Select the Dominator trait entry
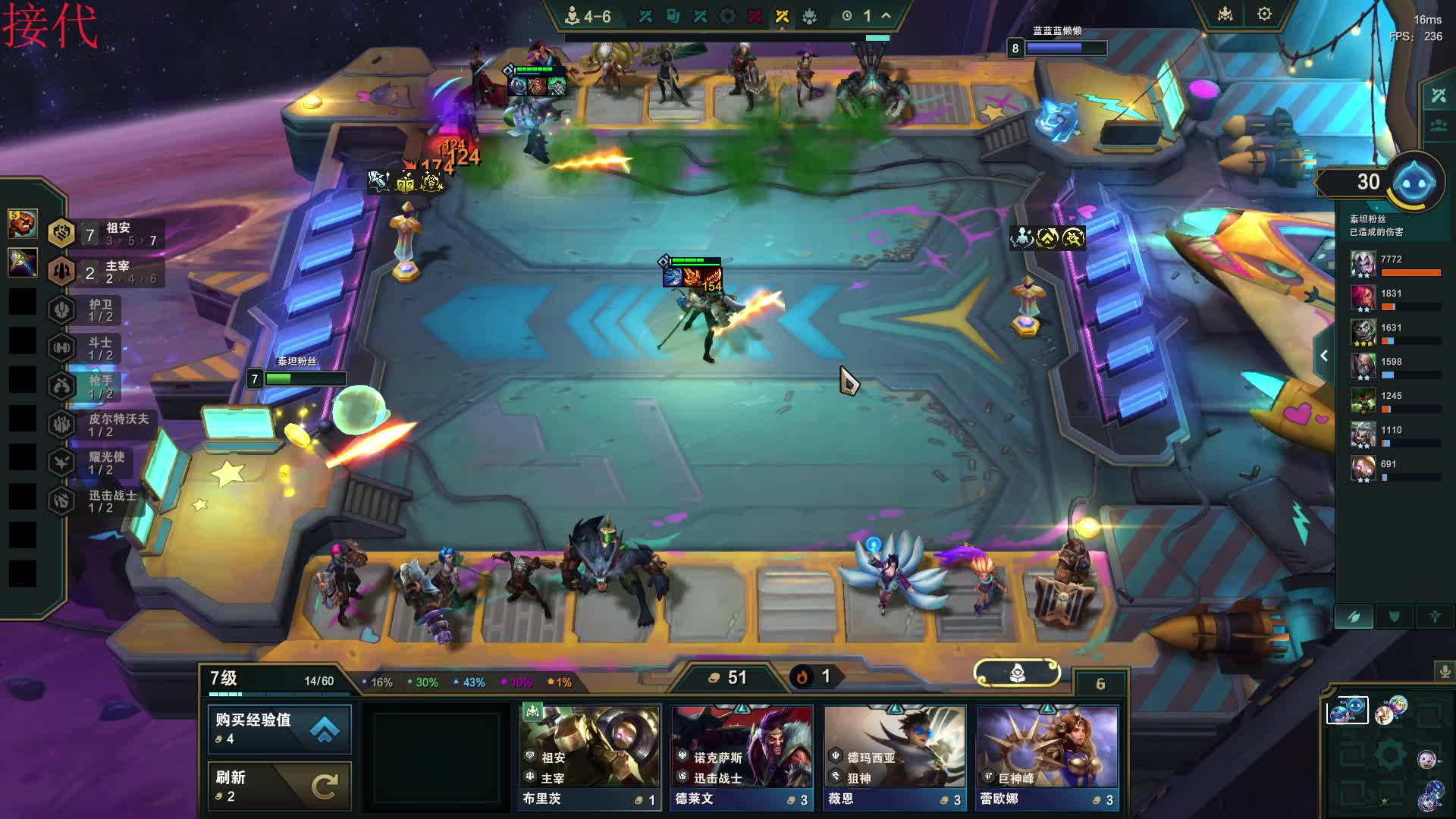1456x819 pixels. 106,271
